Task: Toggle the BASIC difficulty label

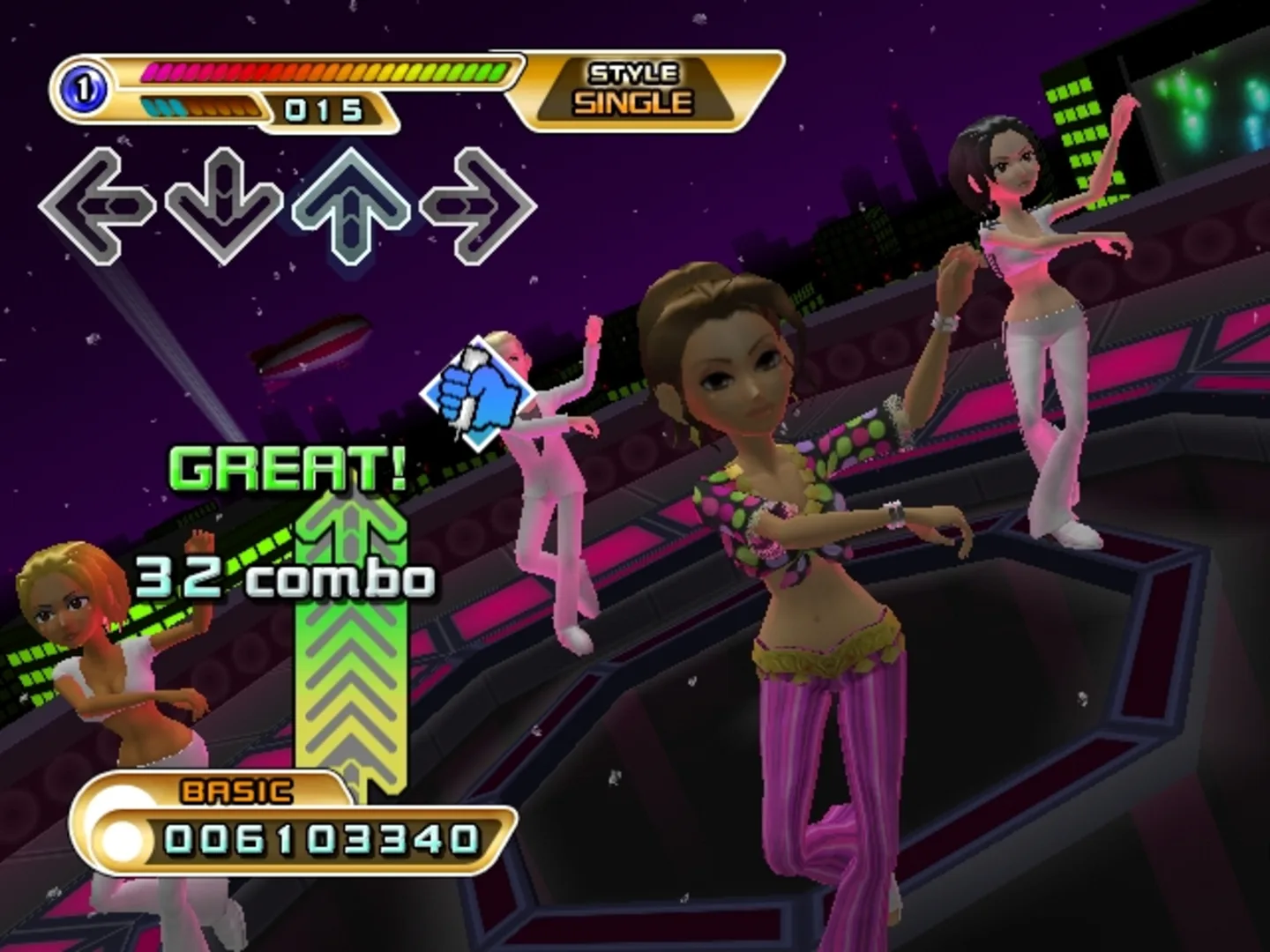Action: tap(231, 792)
